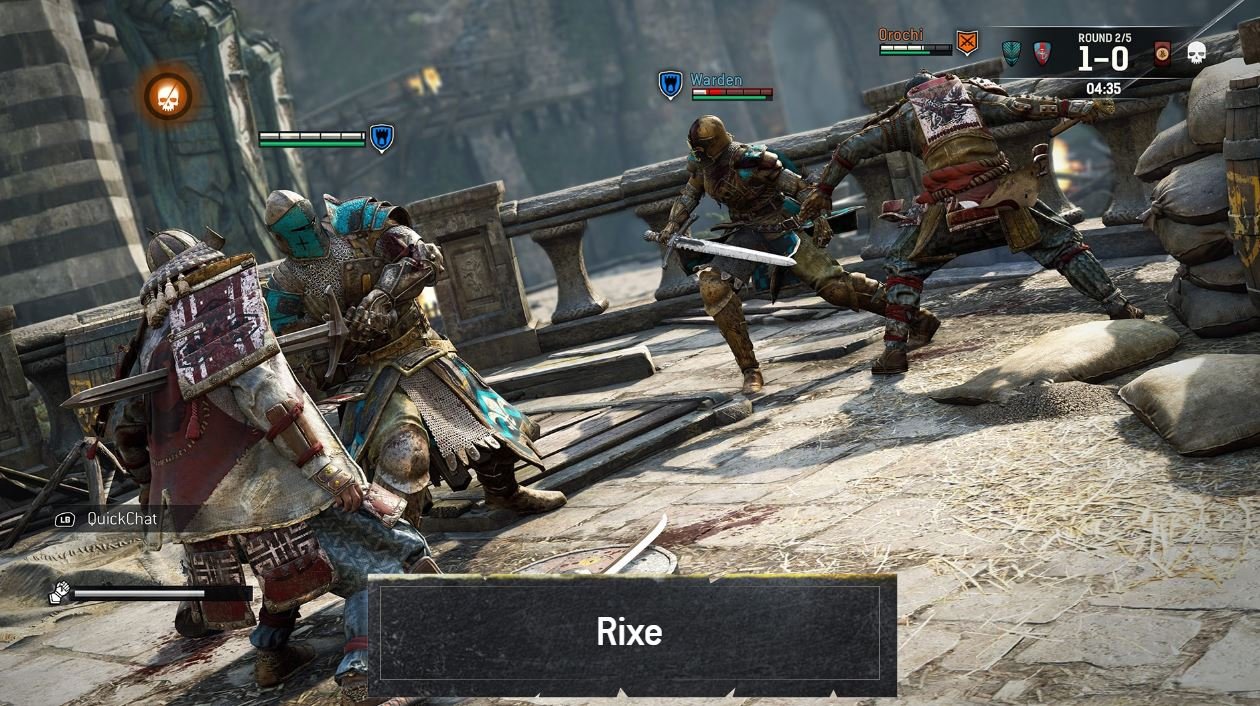Click the ally blue shield emblem beside the health bar
Screen dimensions: 1260x706
tap(381, 137)
